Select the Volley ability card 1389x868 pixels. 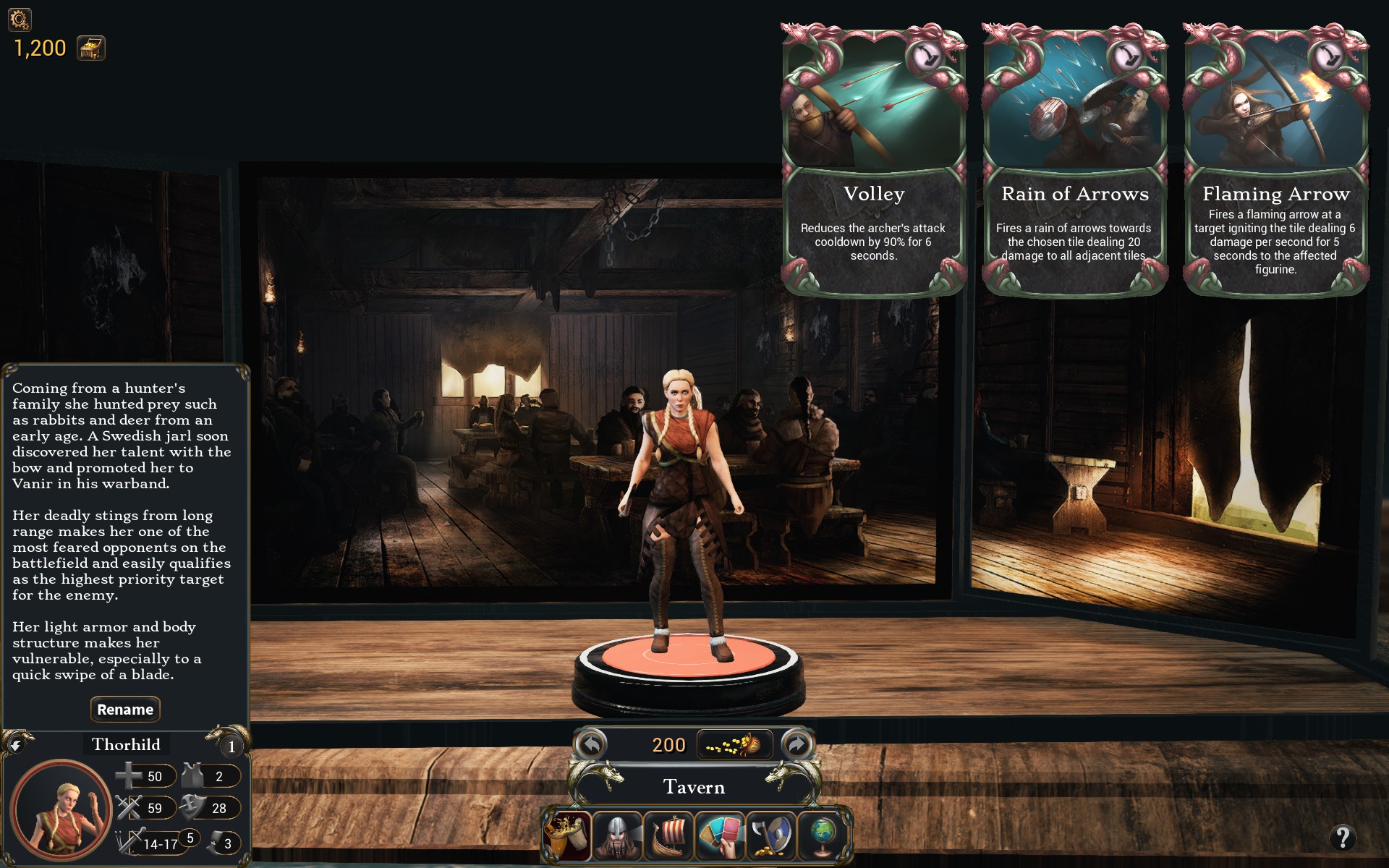click(873, 161)
